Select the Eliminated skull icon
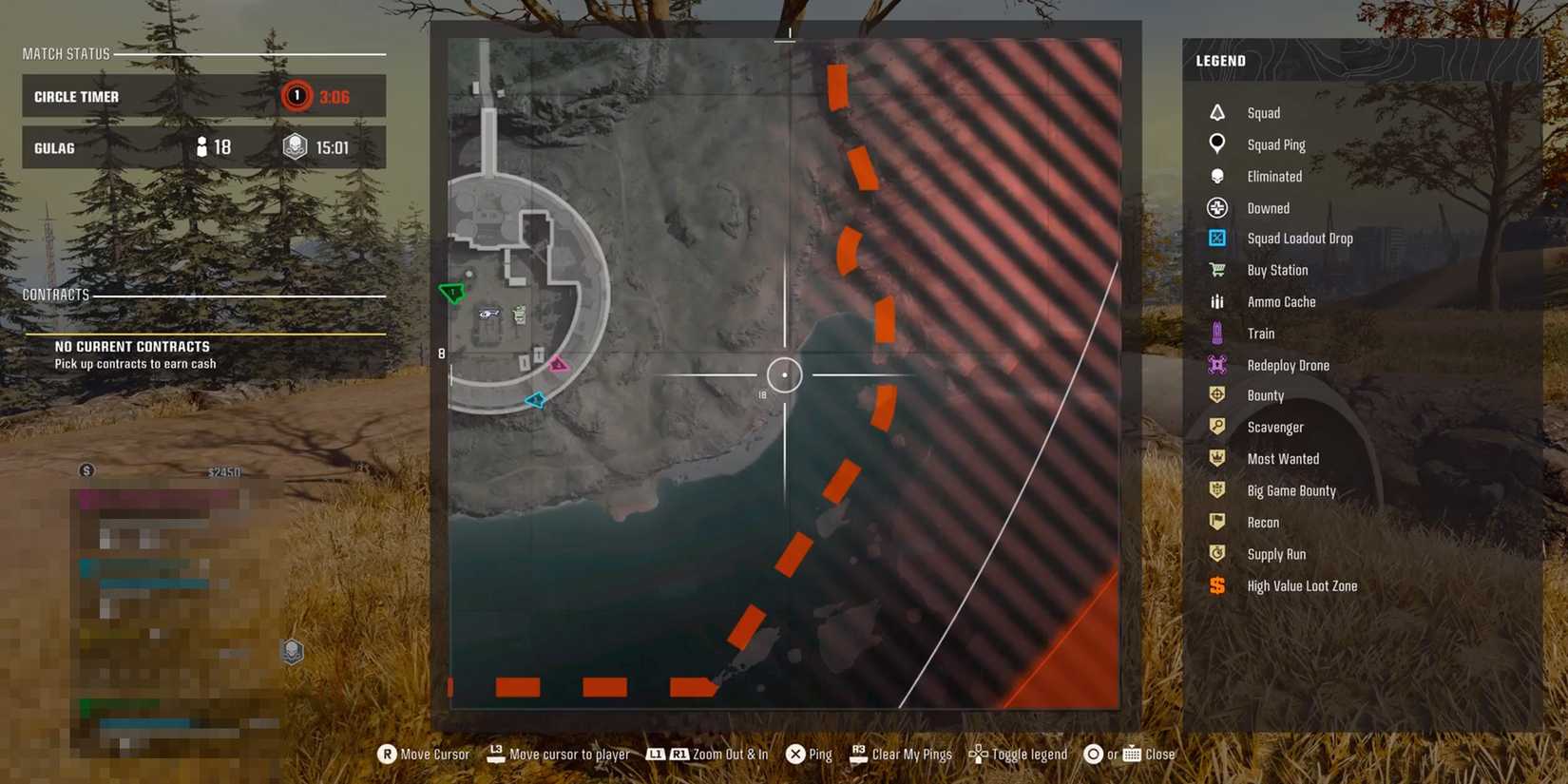This screenshot has width=1568, height=784. click(x=1217, y=176)
